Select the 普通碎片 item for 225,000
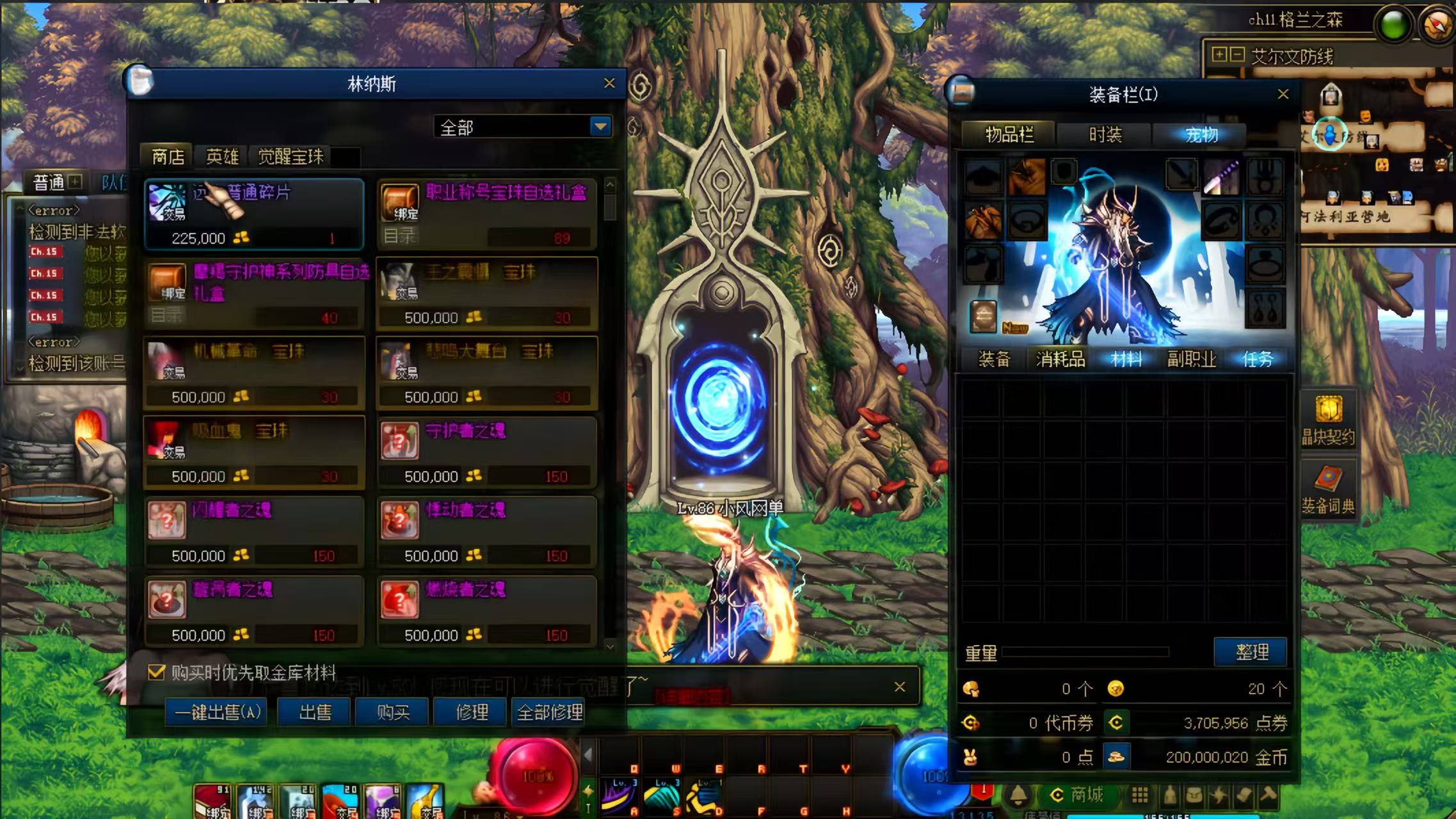 click(x=254, y=214)
